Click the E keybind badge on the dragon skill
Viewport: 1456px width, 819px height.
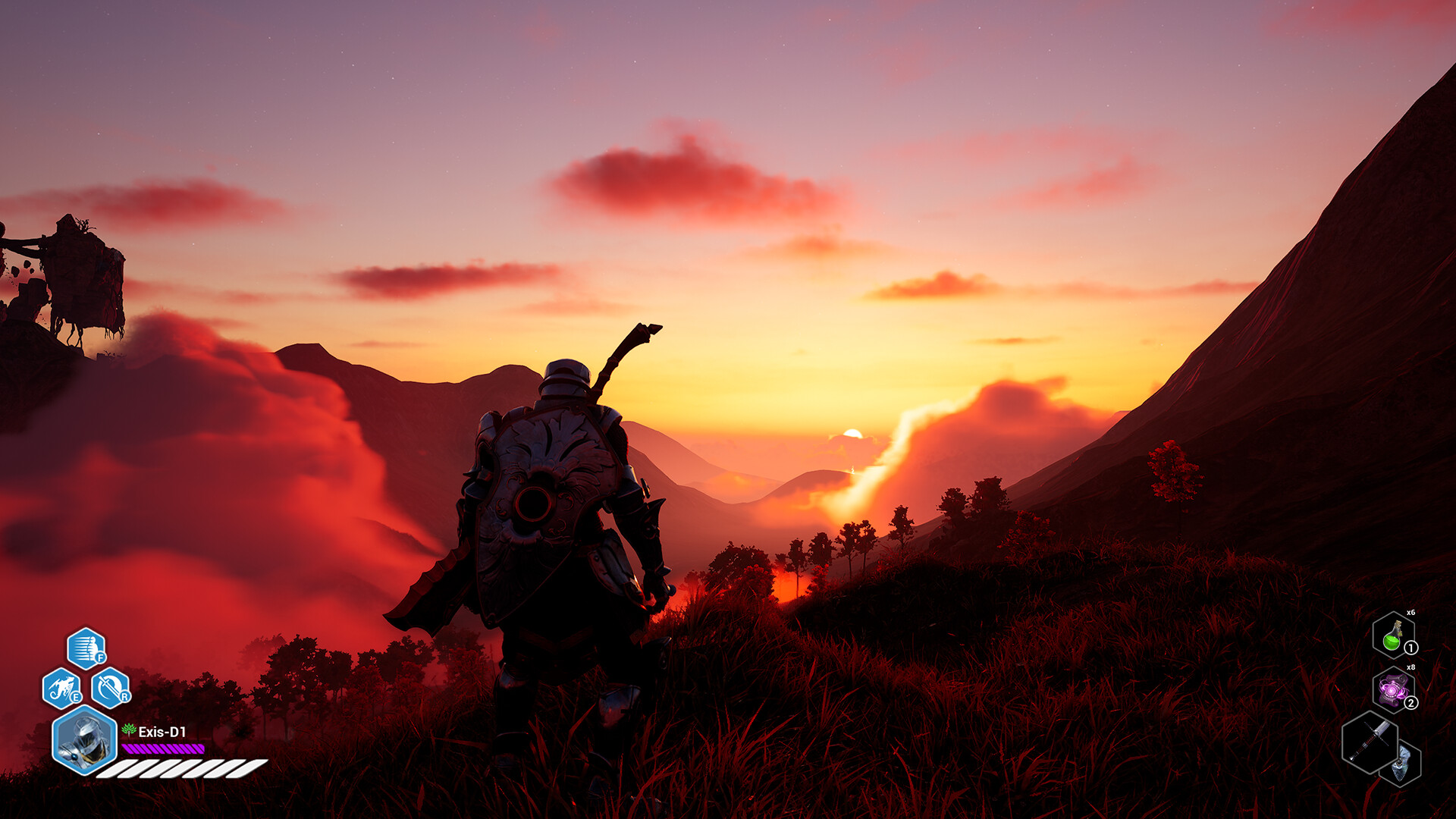point(76,697)
